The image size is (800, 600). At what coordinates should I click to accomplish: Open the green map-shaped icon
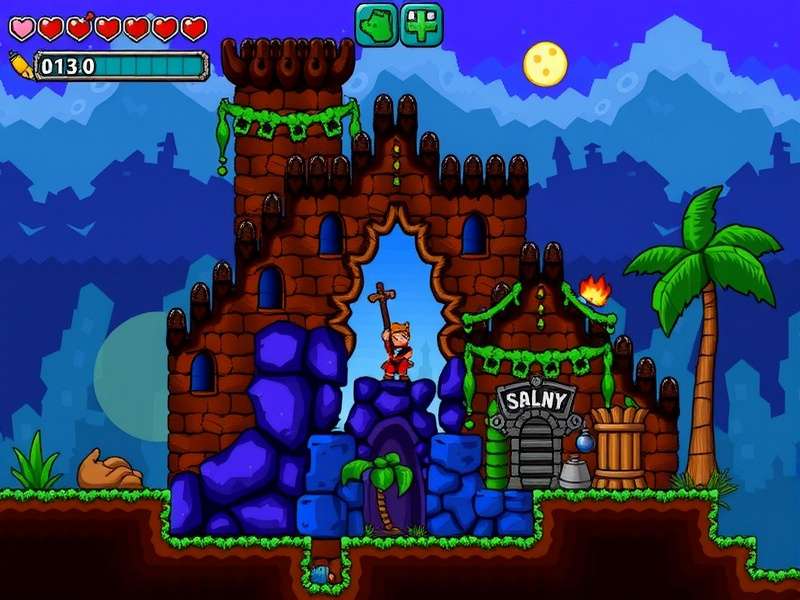pyautogui.click(x=376, y=23)
